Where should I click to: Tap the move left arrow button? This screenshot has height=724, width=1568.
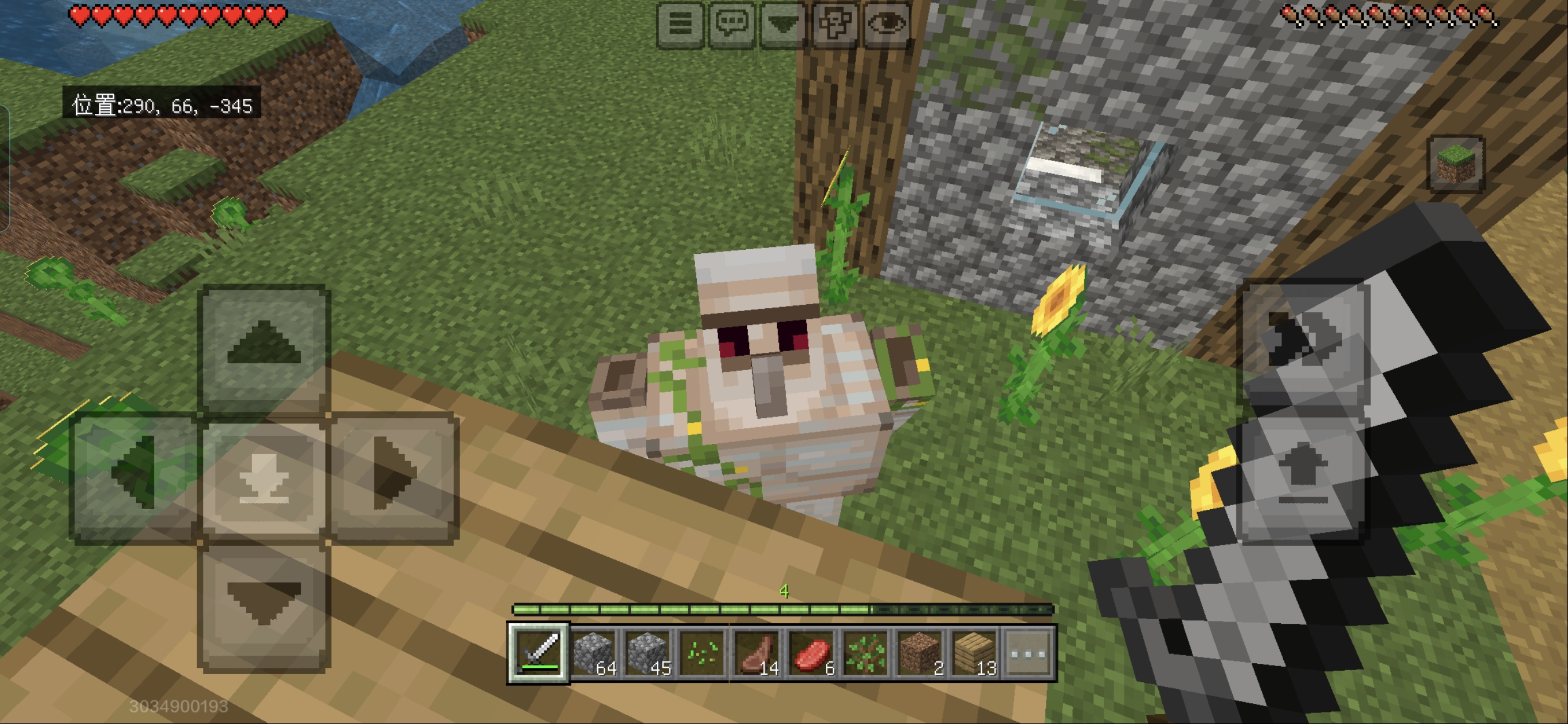[x=135, y=477]
